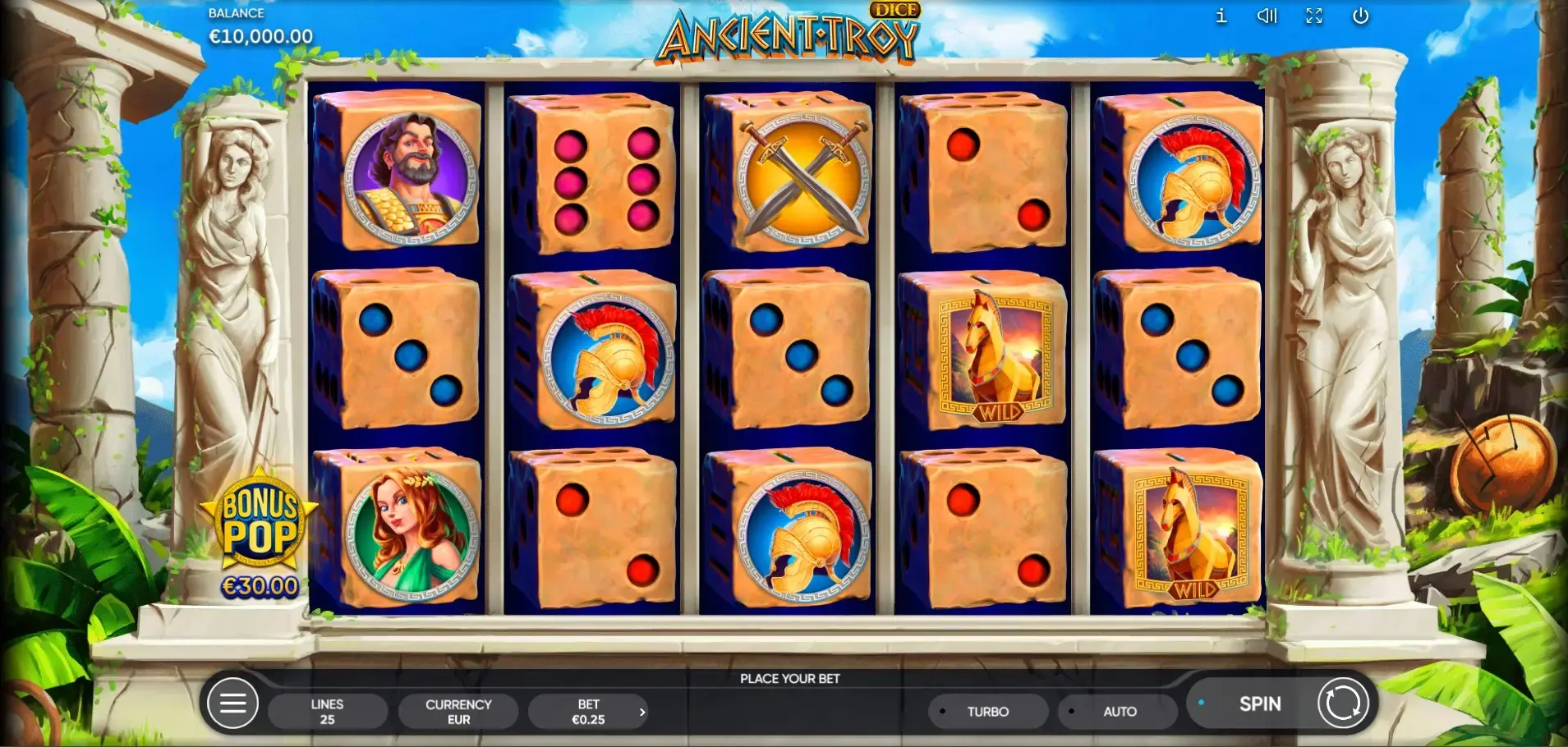Viewport: 1568px width, 747px height.
Task: Toggle Turbo mode
Action: point(987,712)
